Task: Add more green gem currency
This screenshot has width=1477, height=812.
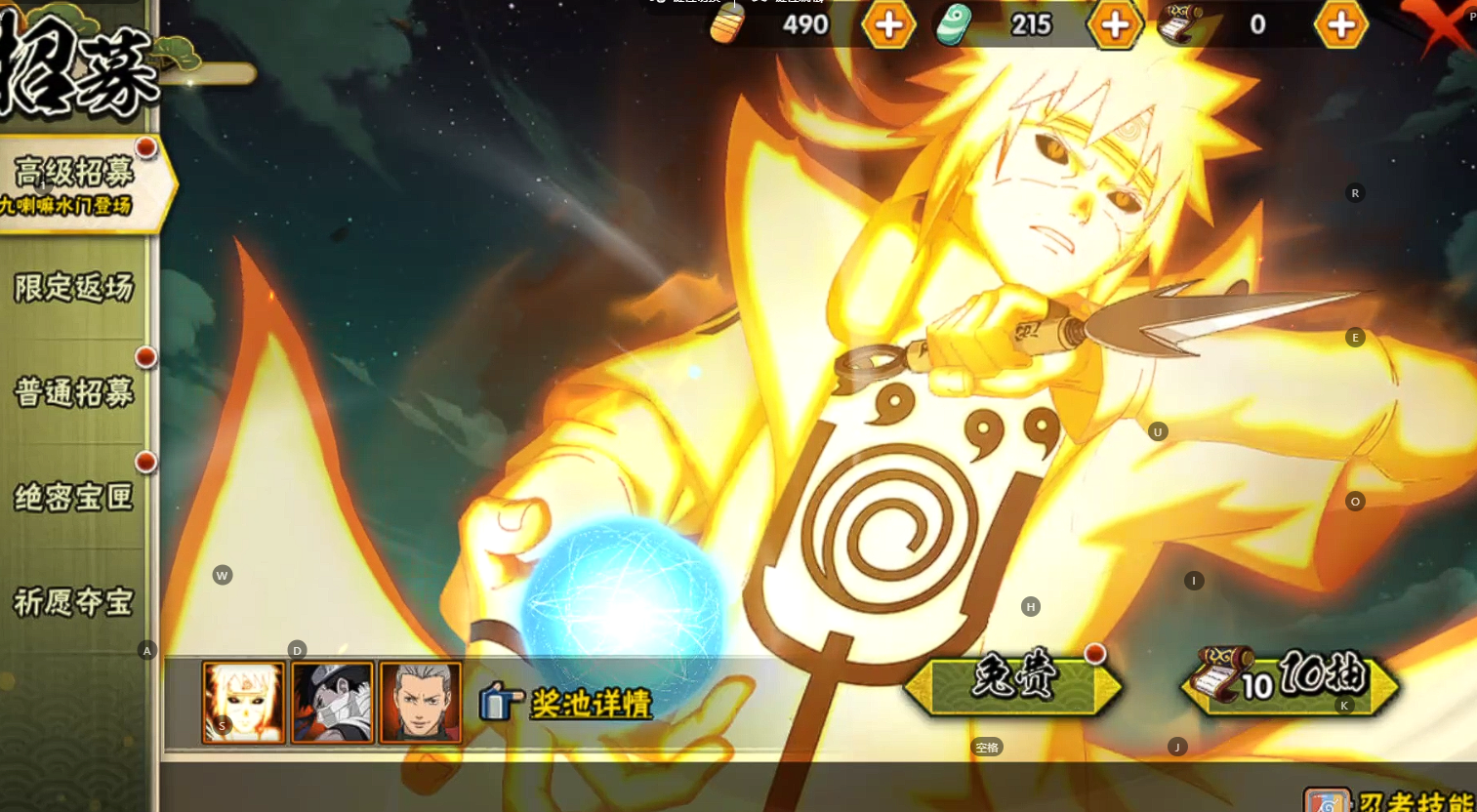Action: [1115, 24]
